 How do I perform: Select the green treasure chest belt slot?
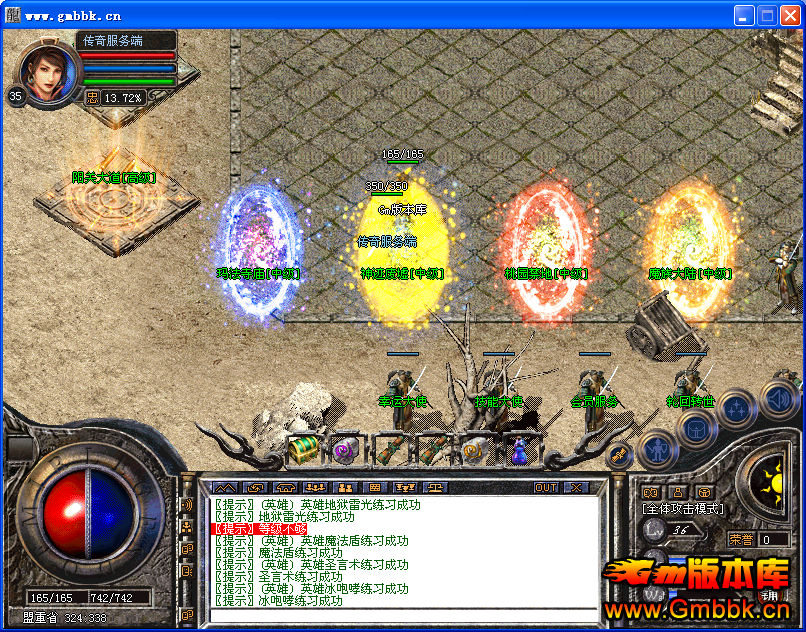[303, 449]
